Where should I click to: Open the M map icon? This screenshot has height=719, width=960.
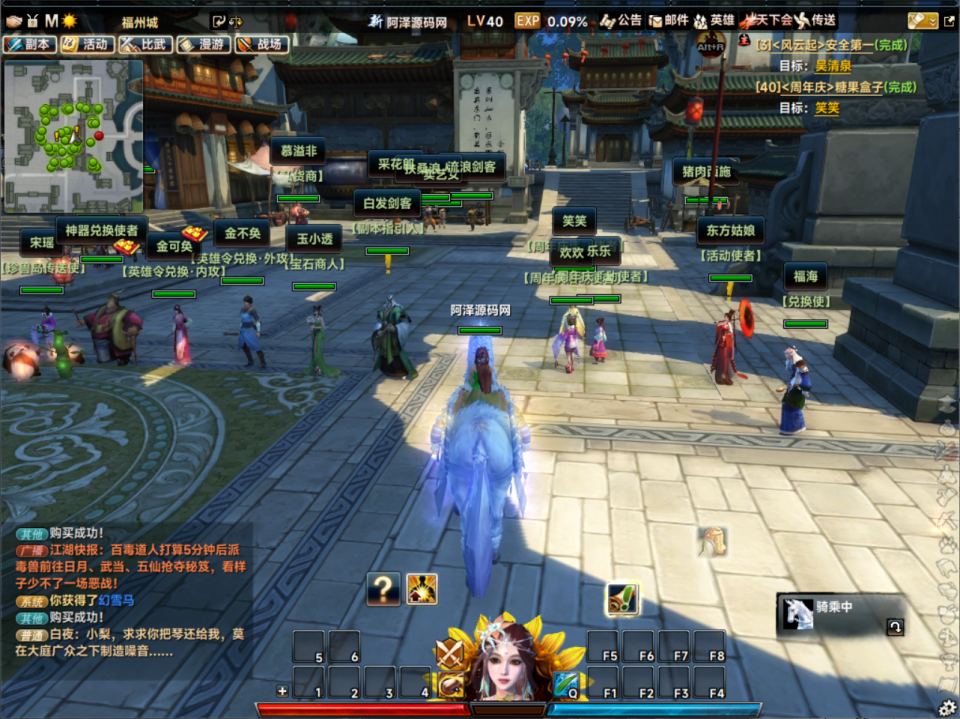click(x=51, y=20)
